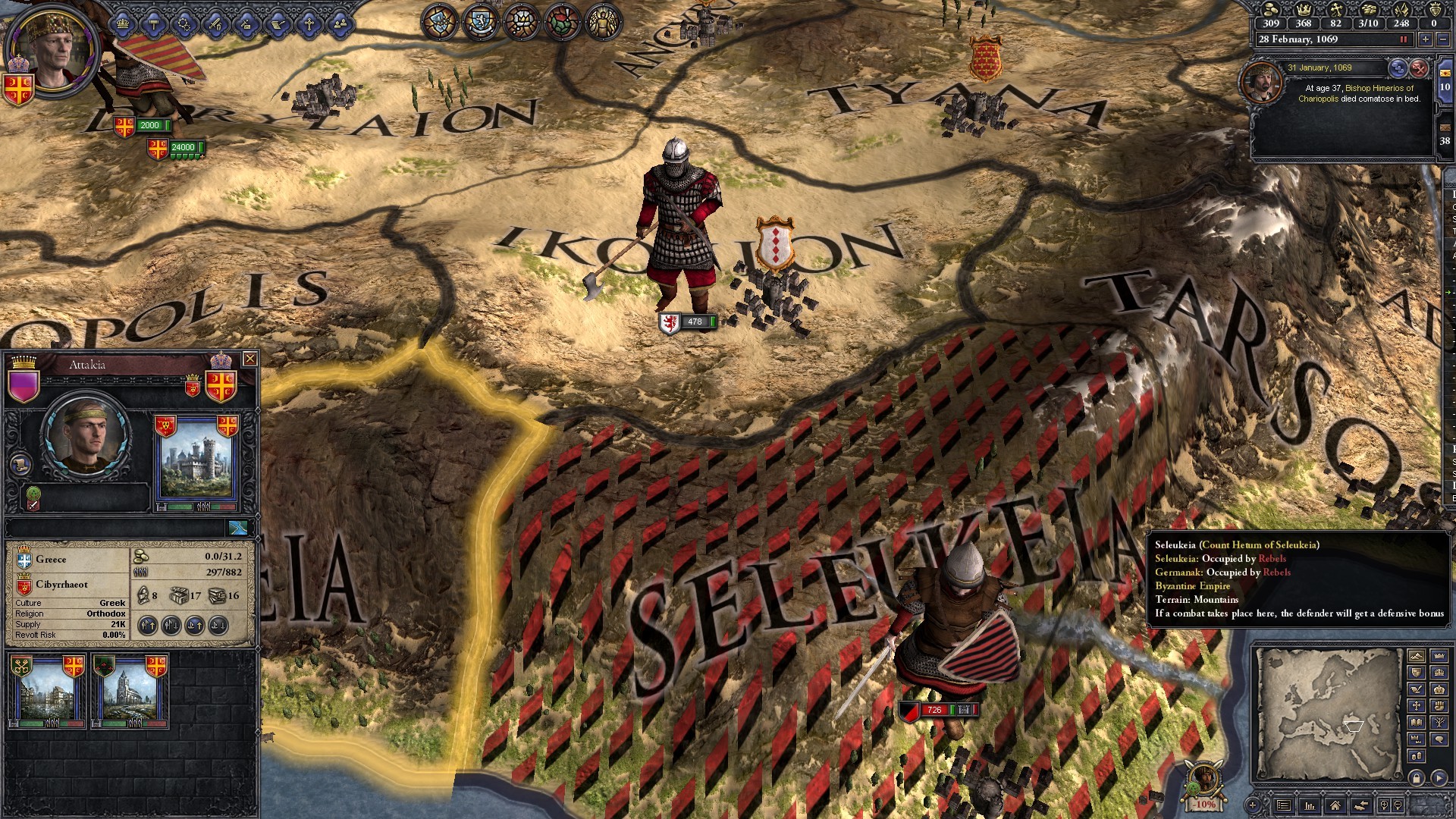The width and height of the screenshot is (1456, 819).
Task: Open the Military overview with the sword icon
Action: [215, 24]
